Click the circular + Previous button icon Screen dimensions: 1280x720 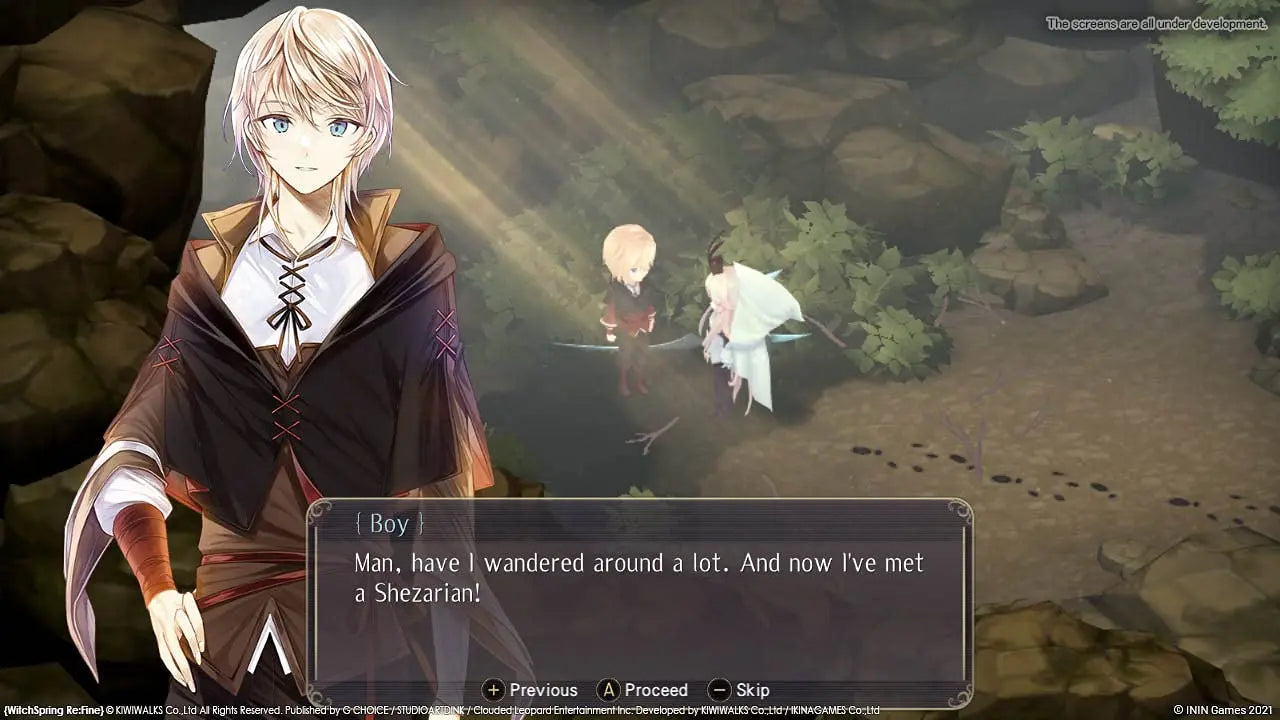tap(495, 690)
